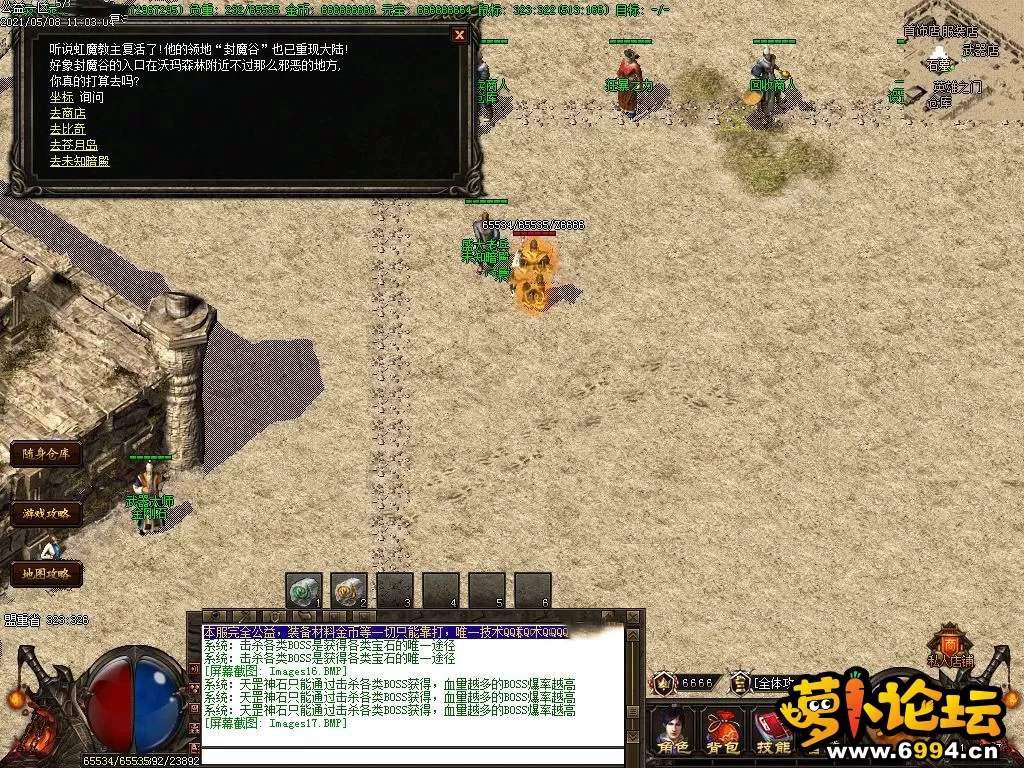Open the 随身仓库 portable warehouse
The width and height of the screenshot is (1024, 768).
click(x=46, y=453)
